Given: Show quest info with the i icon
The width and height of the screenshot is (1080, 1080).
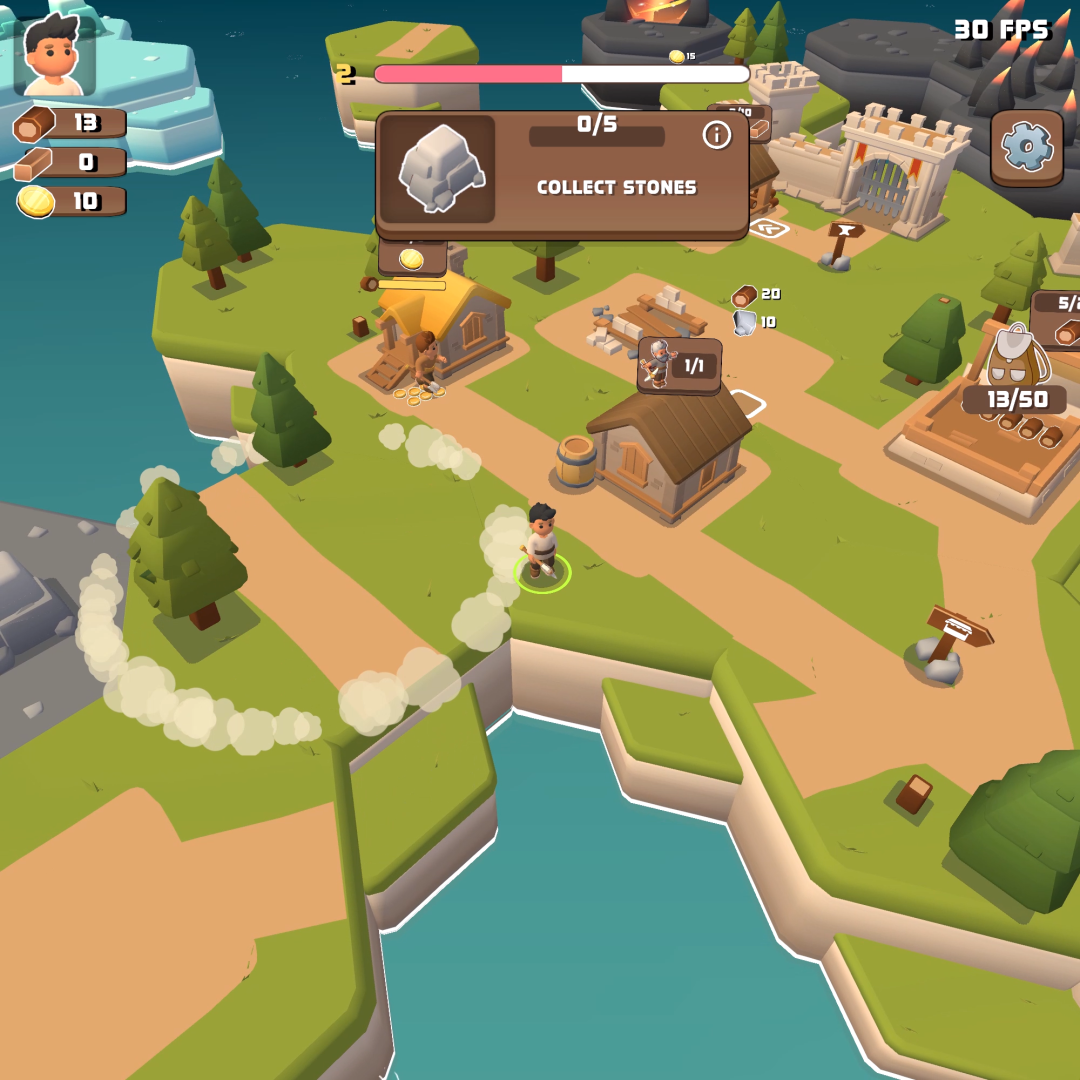Looking at the screenshot, I should 716,135.
